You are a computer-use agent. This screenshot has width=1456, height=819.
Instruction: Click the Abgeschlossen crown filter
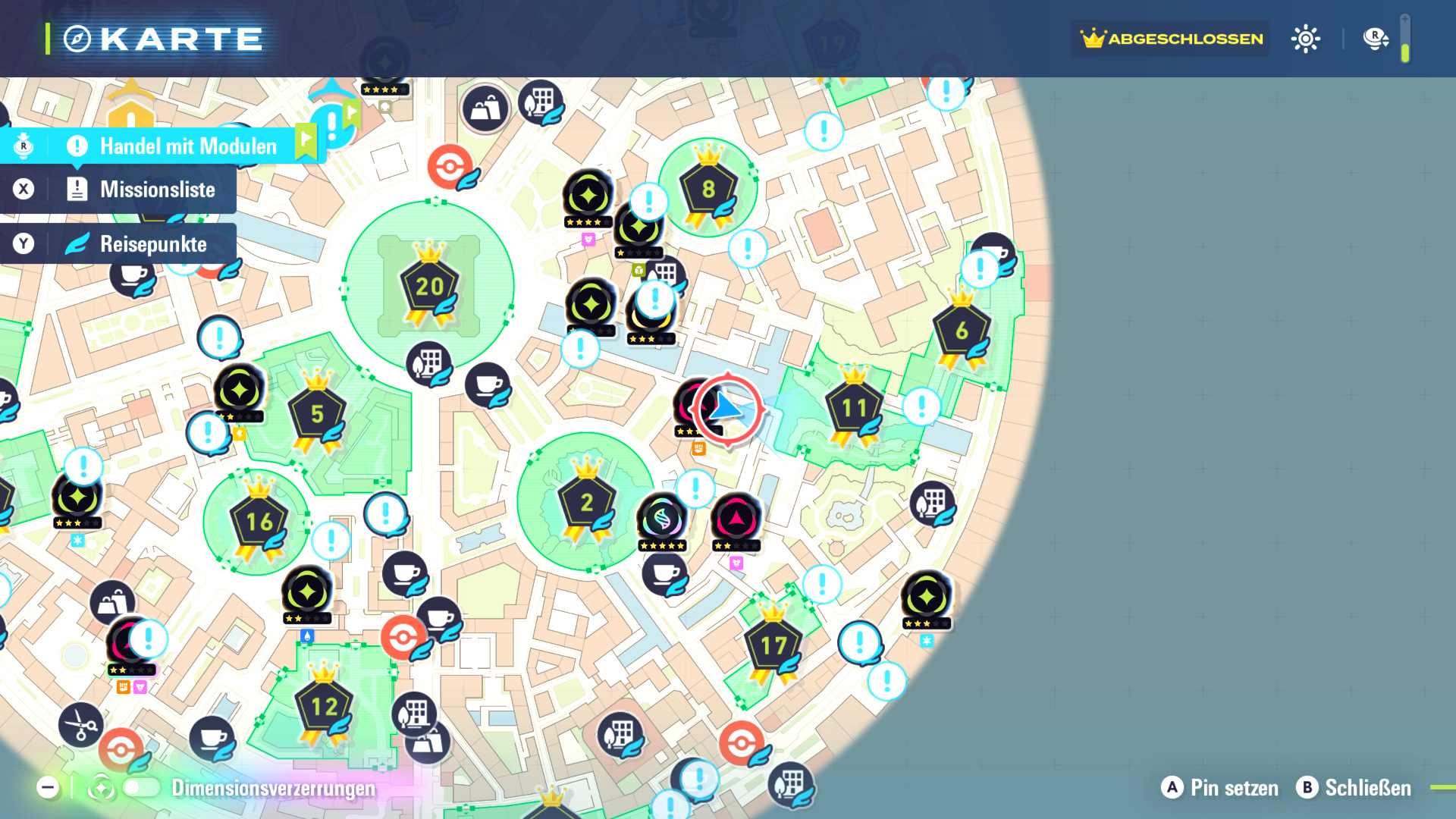pyautogui.click(x=1172, y=39)
